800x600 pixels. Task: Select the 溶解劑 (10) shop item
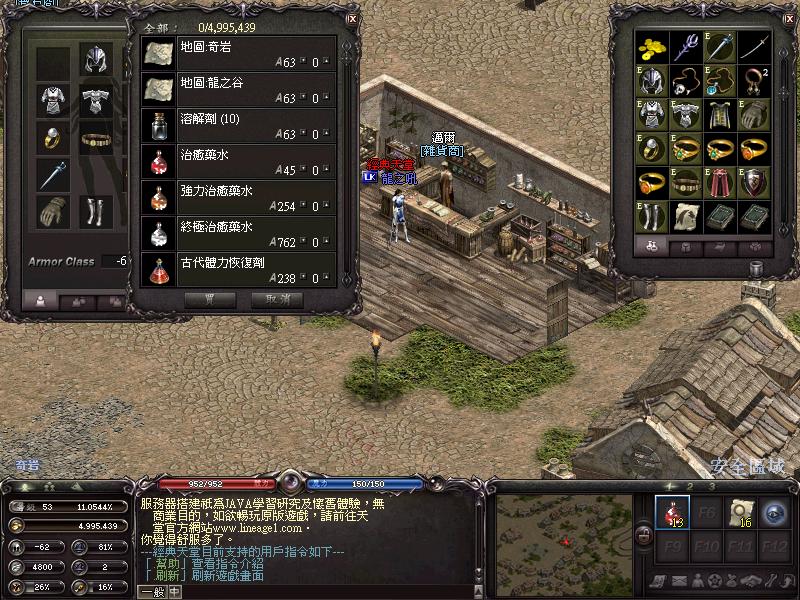coord(239,126)
